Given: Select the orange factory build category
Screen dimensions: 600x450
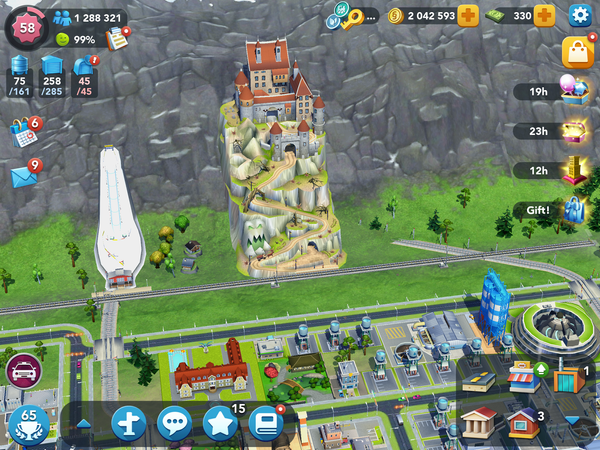Looking at the screenshot, I should click(x=566, y=379).
